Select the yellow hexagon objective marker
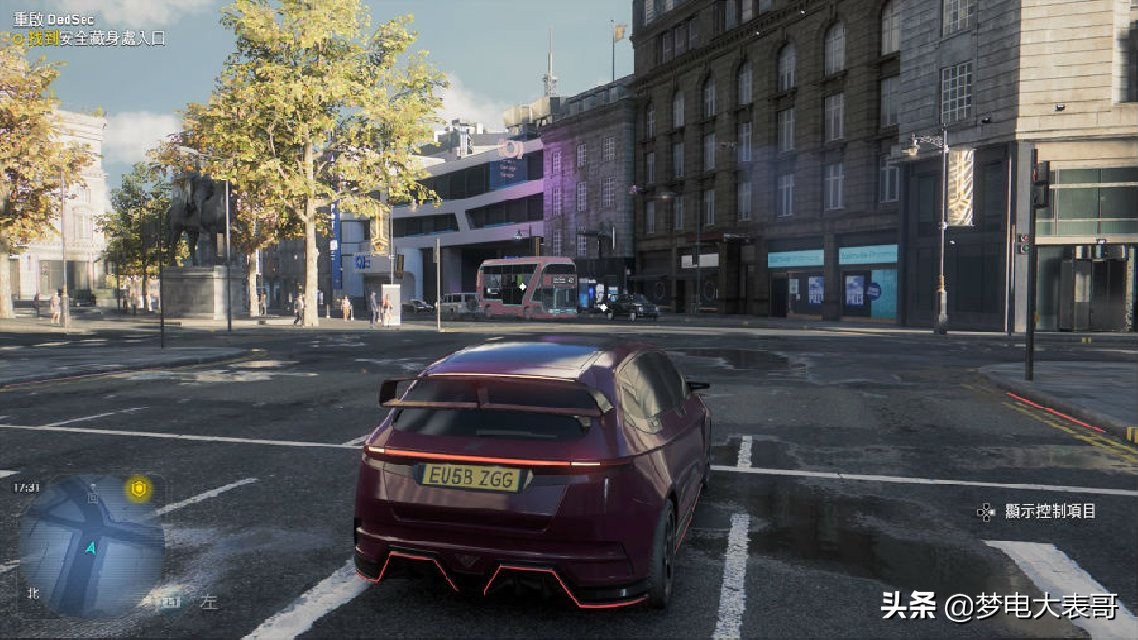The width and height of the screenshot is (1138, 640). [138, 488]
